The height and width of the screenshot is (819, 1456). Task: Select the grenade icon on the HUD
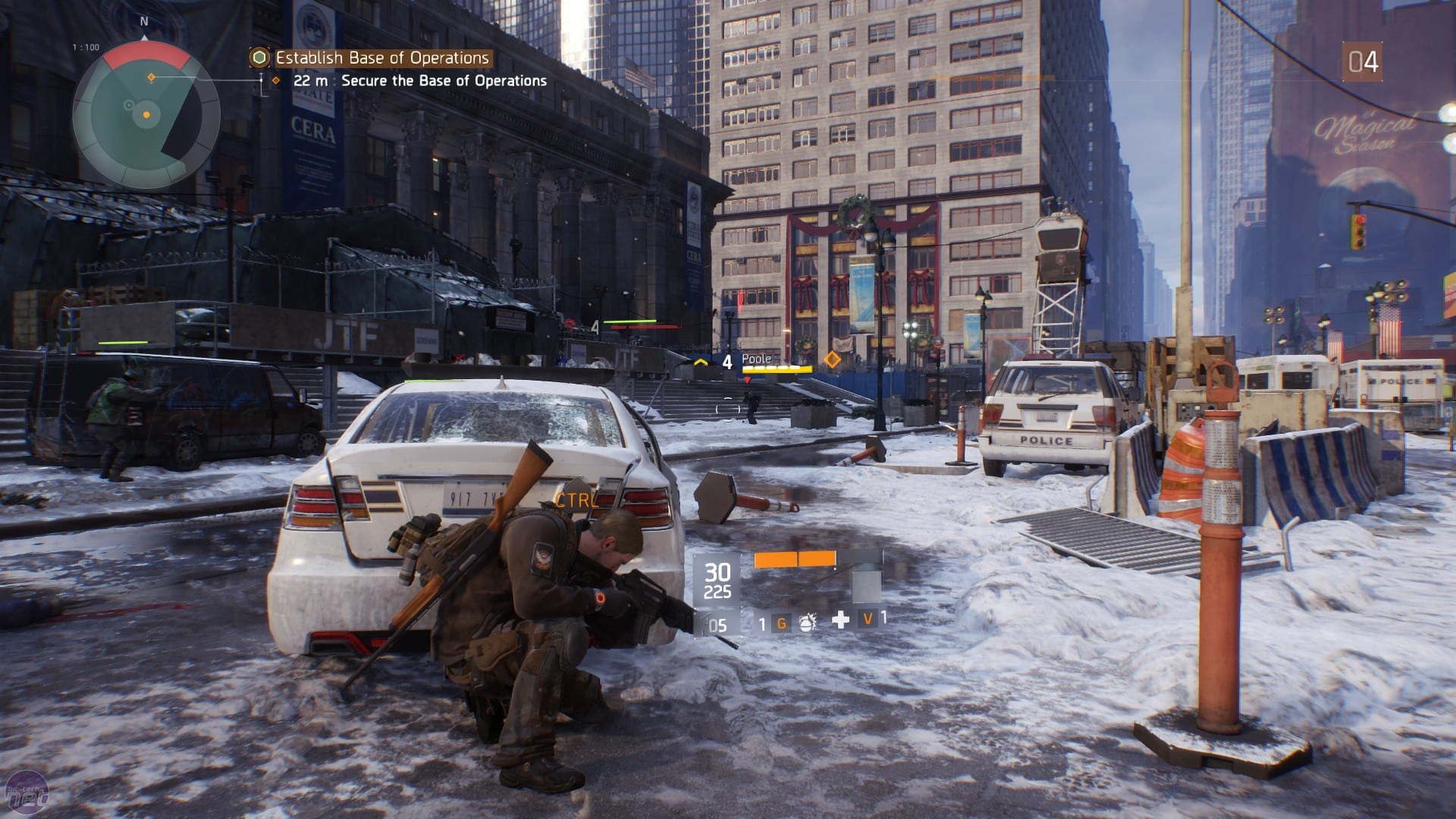807,623
